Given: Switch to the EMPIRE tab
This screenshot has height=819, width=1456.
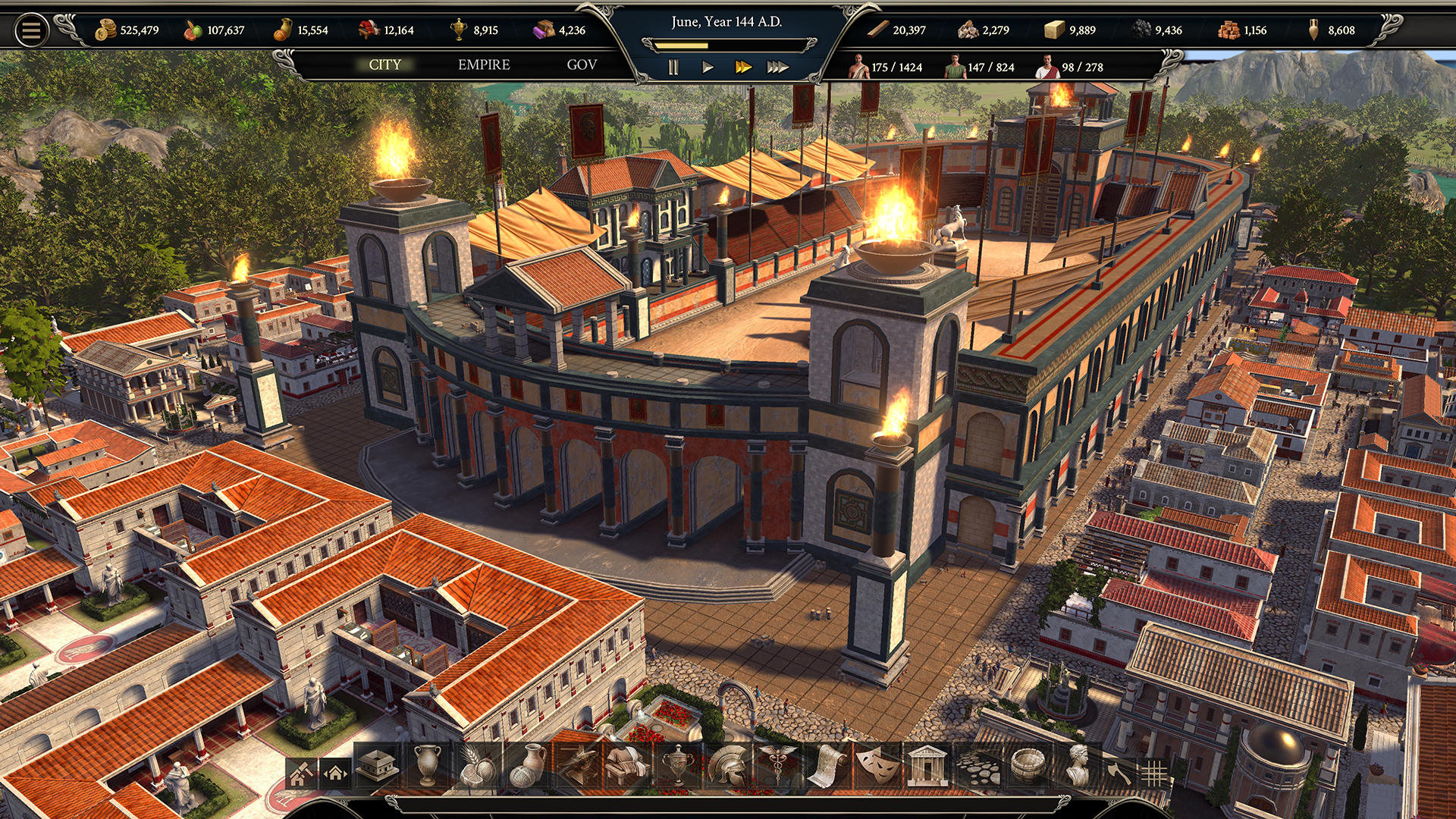Looking at the screenshot, I should tap(483, 65).
